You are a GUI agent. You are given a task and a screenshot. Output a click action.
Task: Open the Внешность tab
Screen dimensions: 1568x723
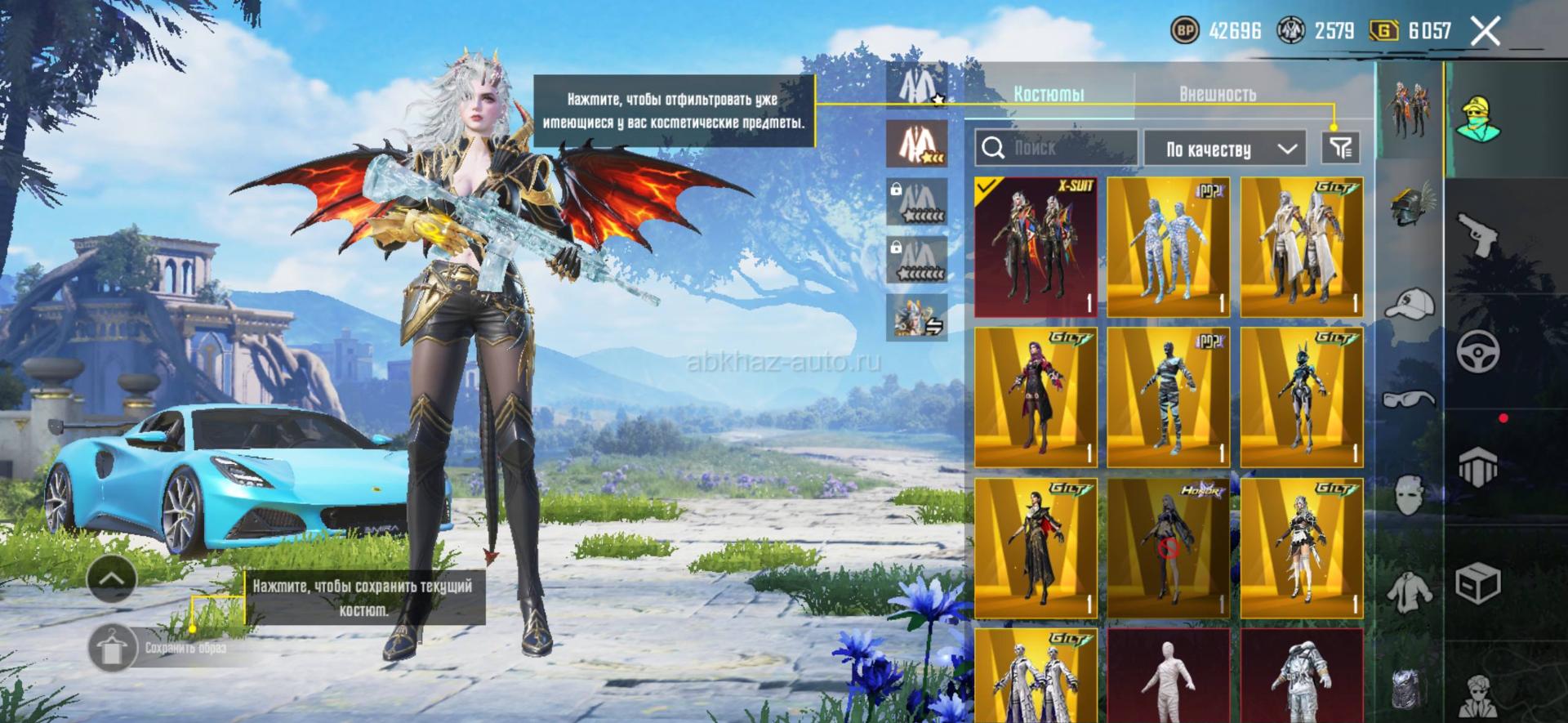click(x=1217, y=94)
